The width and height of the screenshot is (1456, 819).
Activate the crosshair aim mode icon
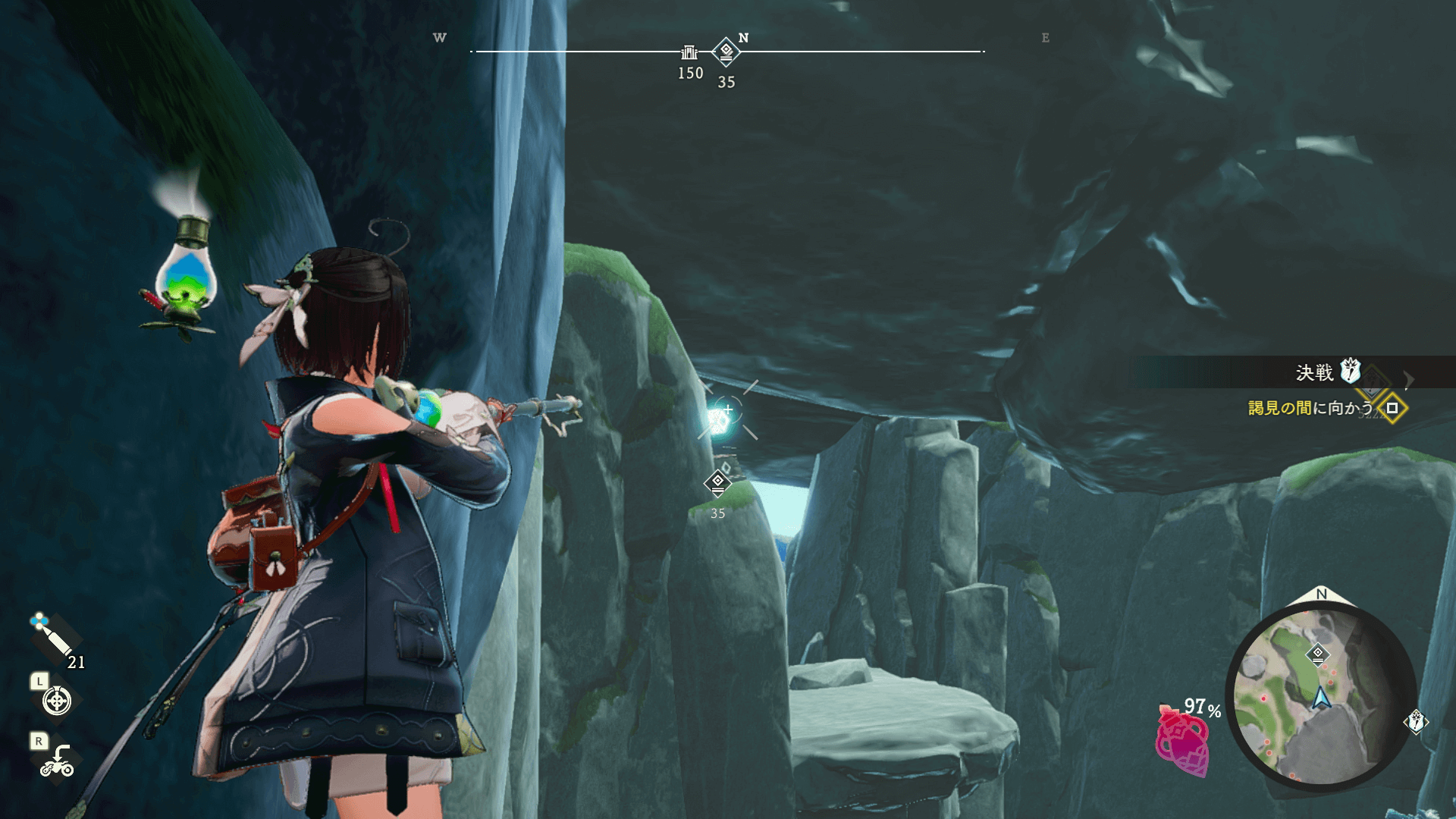pyautogui.click(x=57, y=701)
